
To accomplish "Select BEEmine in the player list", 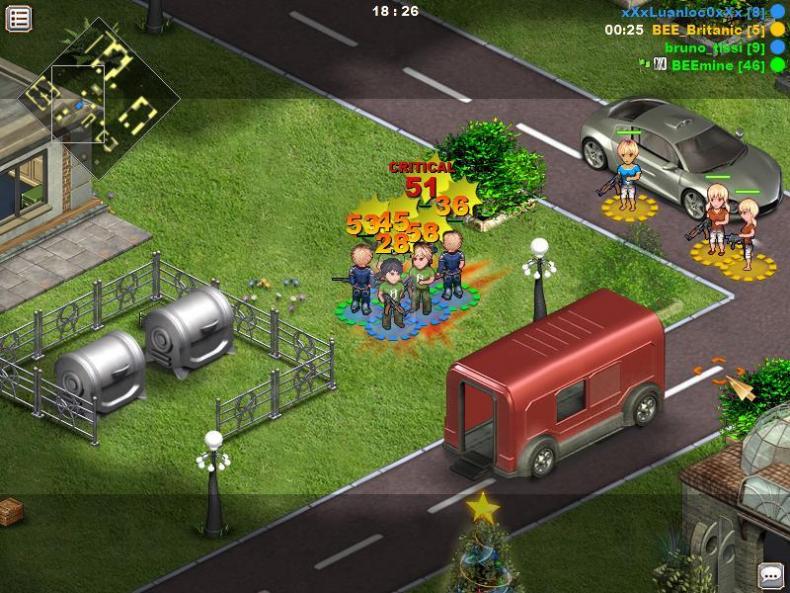I will tap(717, 66).
